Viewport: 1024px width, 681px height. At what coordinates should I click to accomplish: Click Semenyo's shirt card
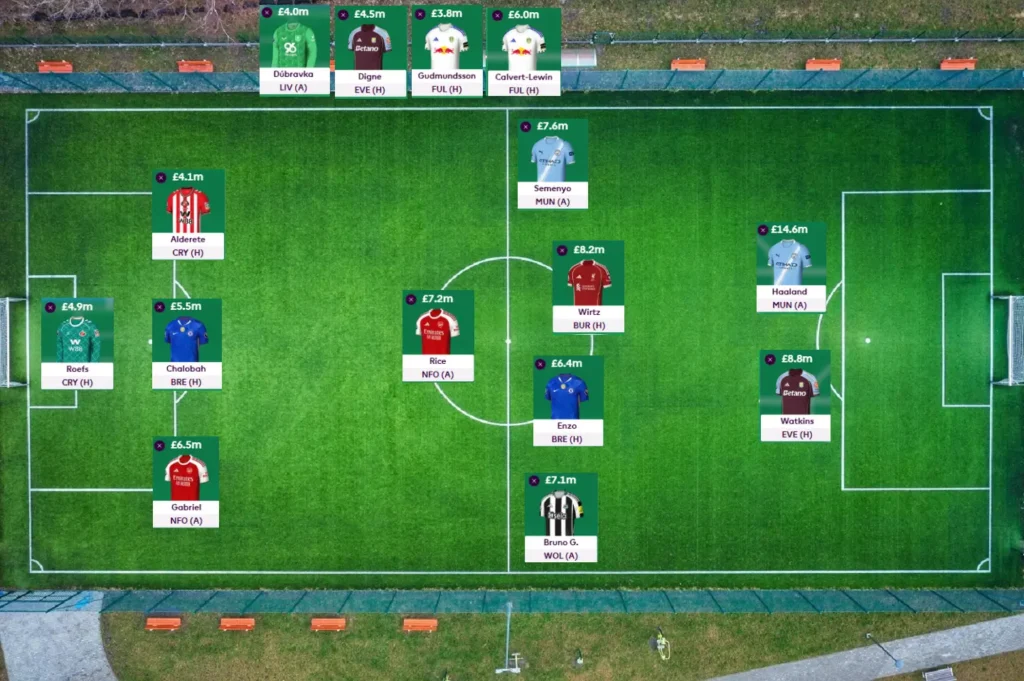[553, 160]
